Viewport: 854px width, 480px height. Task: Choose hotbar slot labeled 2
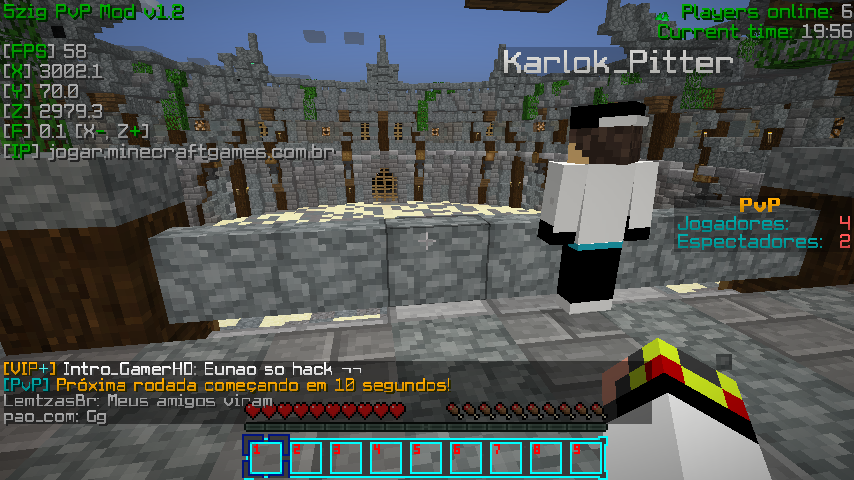pyautogui.click(x=305, y=457)
